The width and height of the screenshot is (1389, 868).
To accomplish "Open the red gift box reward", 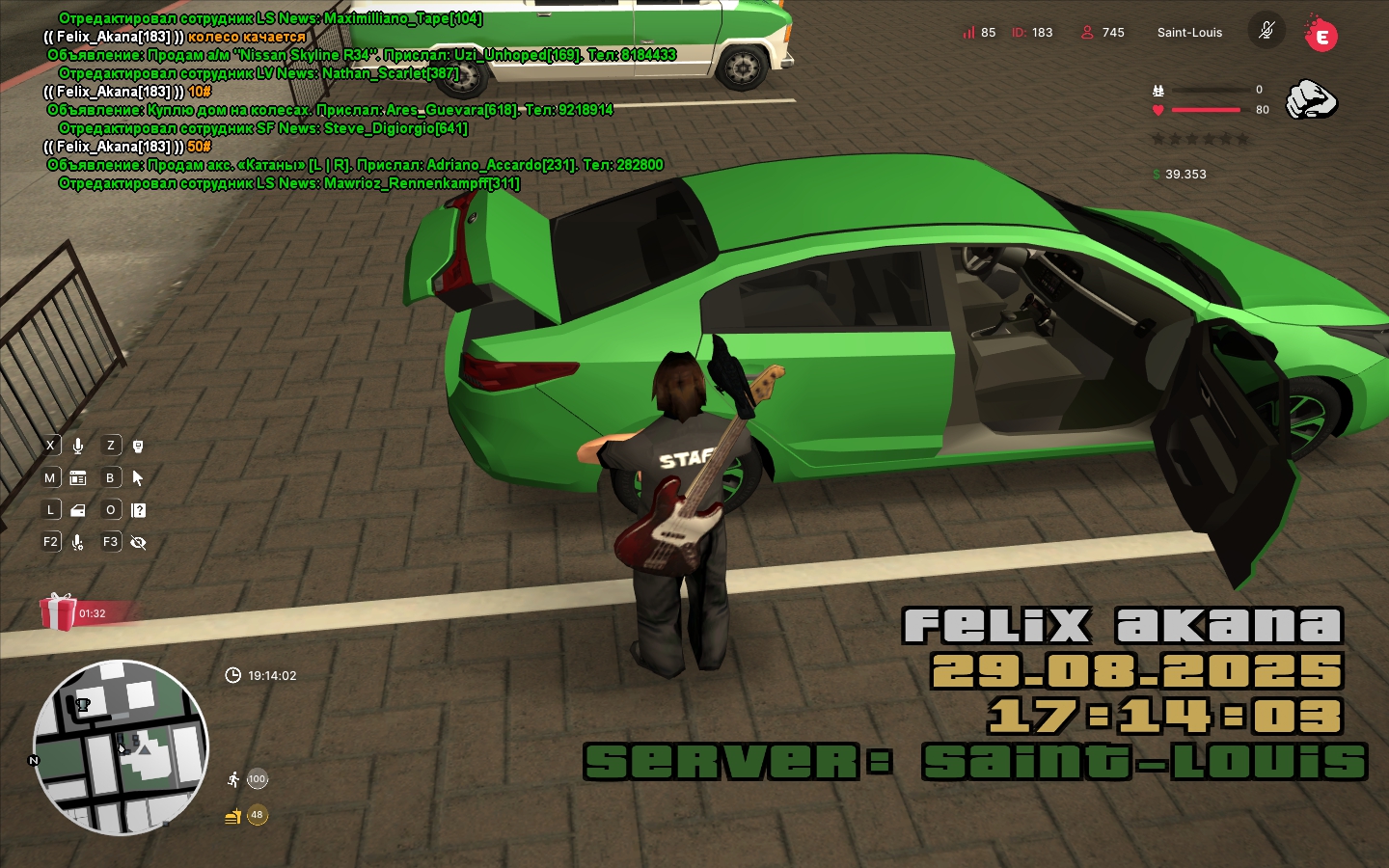I will 58,611.
